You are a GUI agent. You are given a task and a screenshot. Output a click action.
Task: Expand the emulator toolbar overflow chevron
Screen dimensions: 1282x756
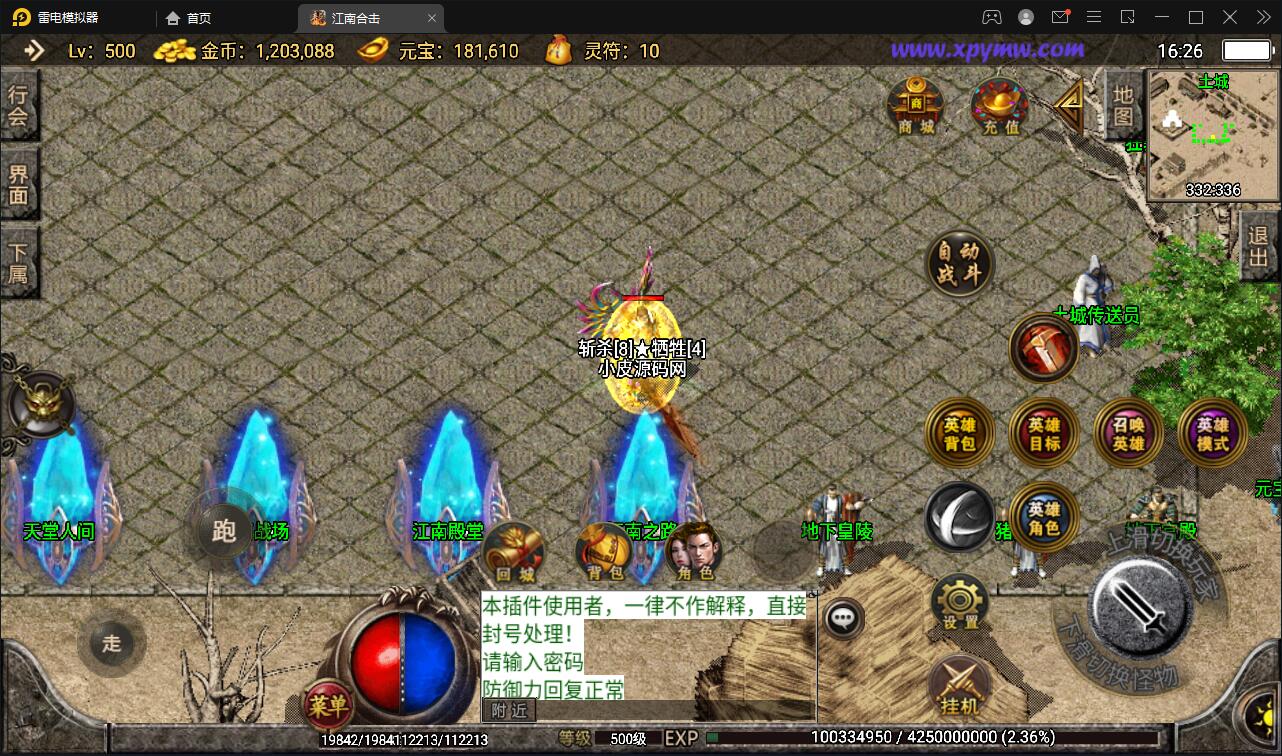[1263, 17]
